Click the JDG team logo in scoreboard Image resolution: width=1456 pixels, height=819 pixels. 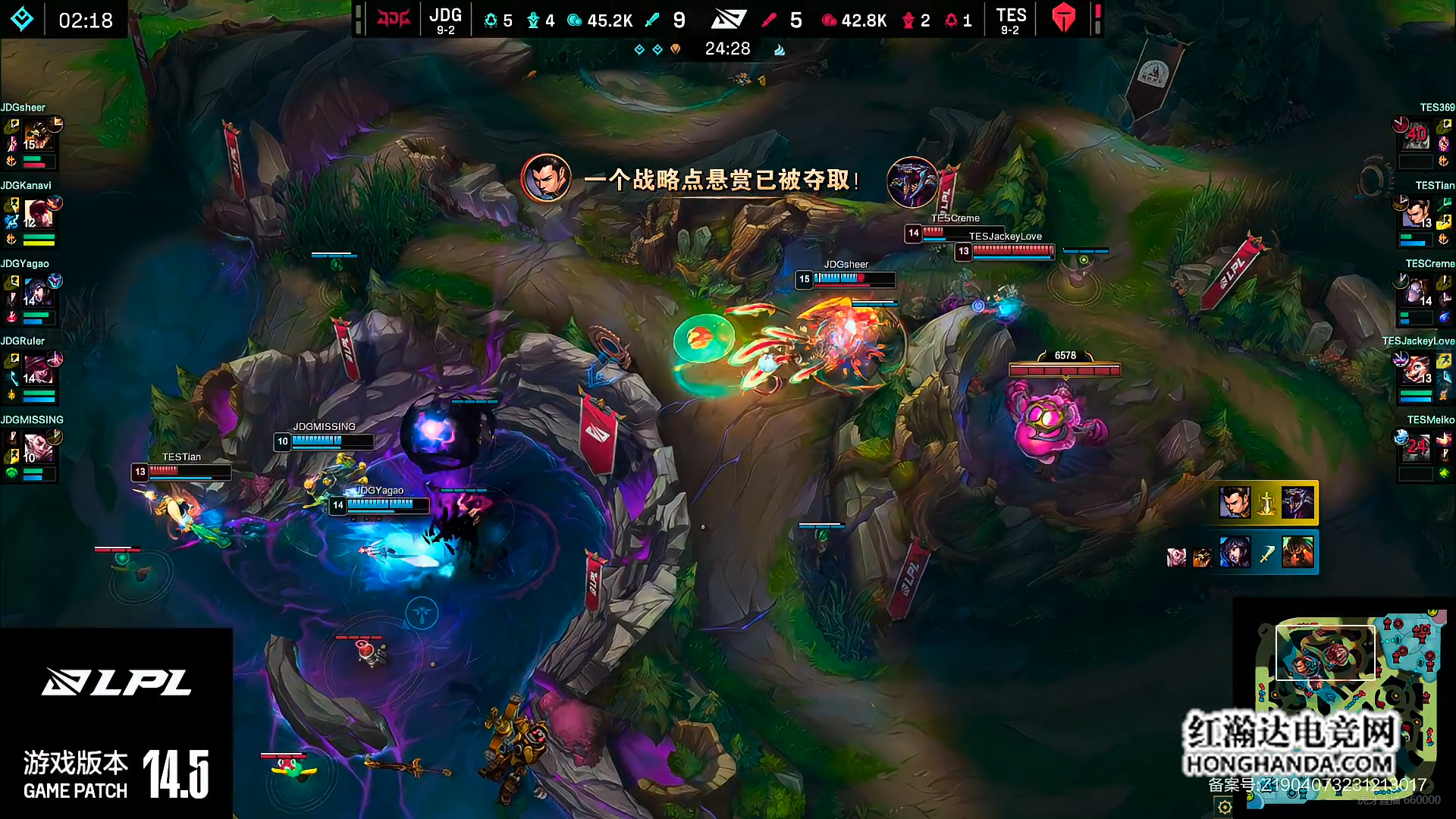pos(394,18)
